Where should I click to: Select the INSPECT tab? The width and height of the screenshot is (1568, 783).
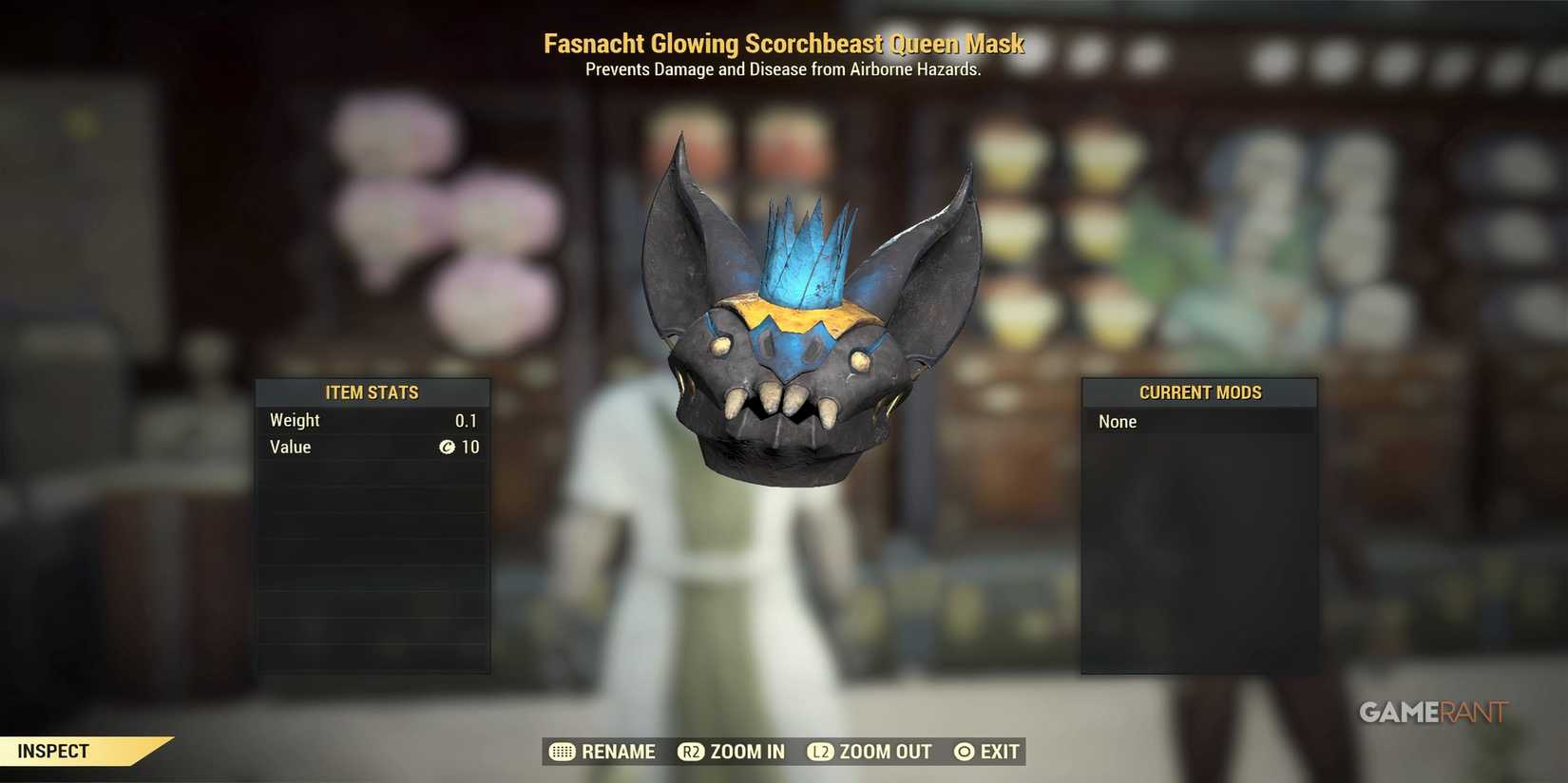click(x=52, y=751)
